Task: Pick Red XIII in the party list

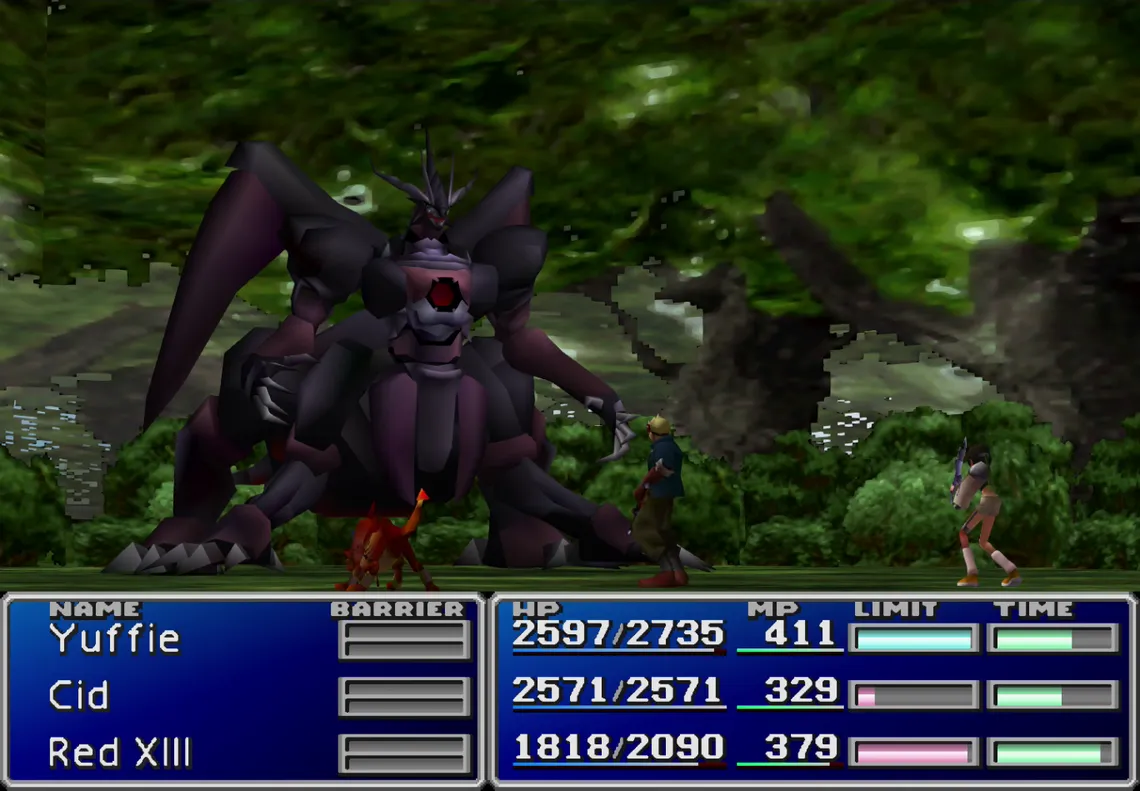Action: [x=119, y=753]
